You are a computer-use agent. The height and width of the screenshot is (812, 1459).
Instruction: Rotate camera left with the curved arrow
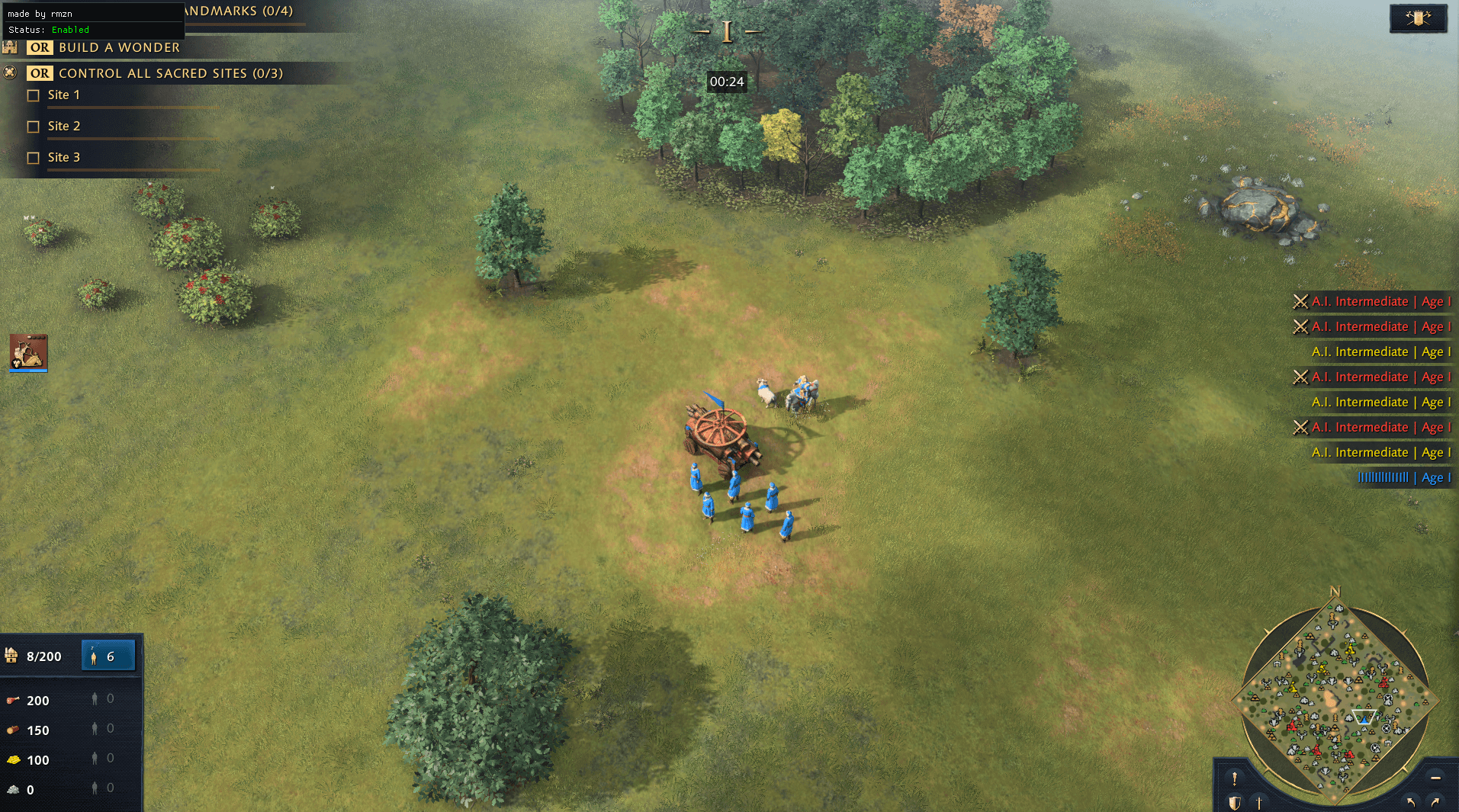coord(1411,801)
